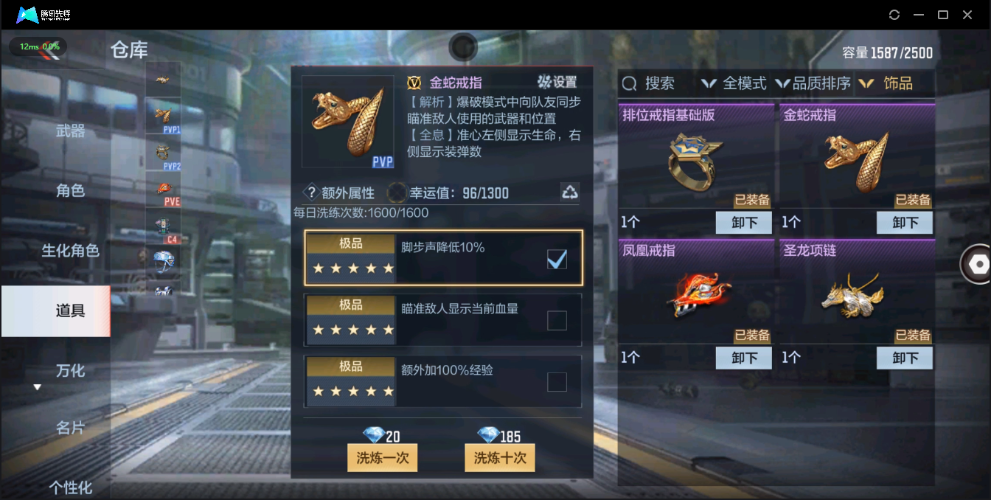The image size is (991, 500).
Task: Choose the 万化 tab in the sidebar
Action: pyautogui.click(x=70, y=370)
